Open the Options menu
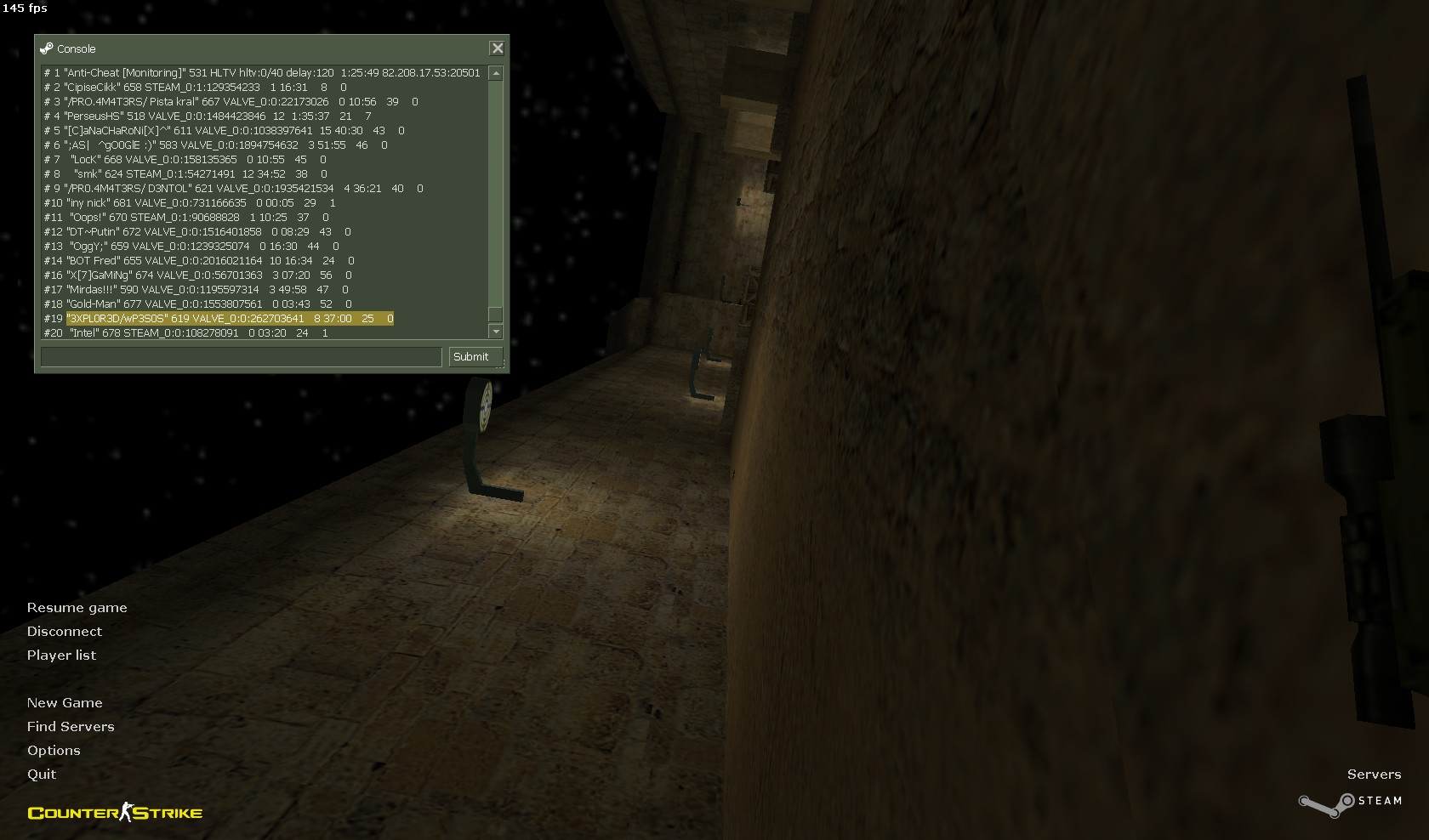Screen dimensions: 1429x840 click(54, 751)
